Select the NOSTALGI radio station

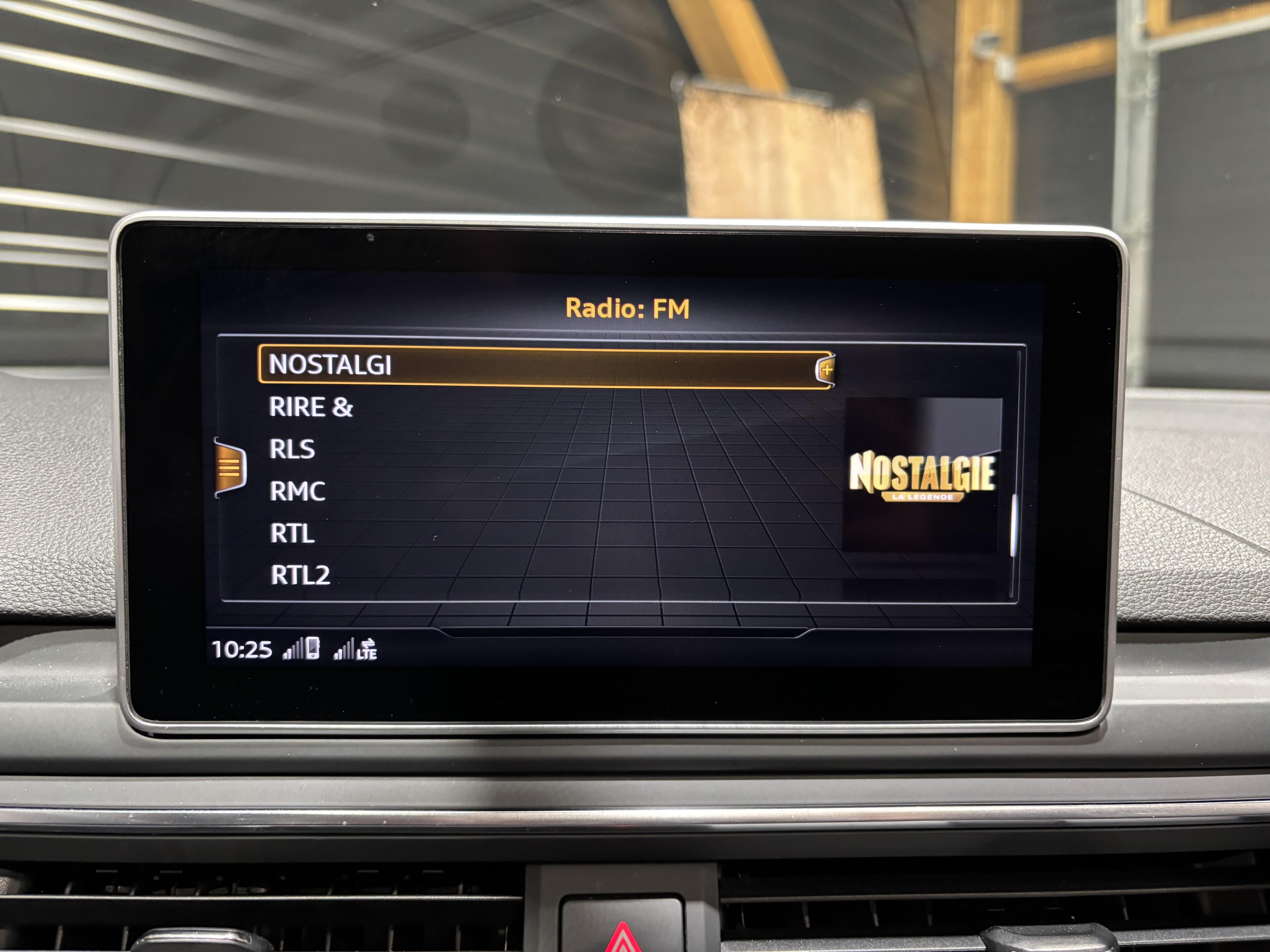tap(330, 365)
